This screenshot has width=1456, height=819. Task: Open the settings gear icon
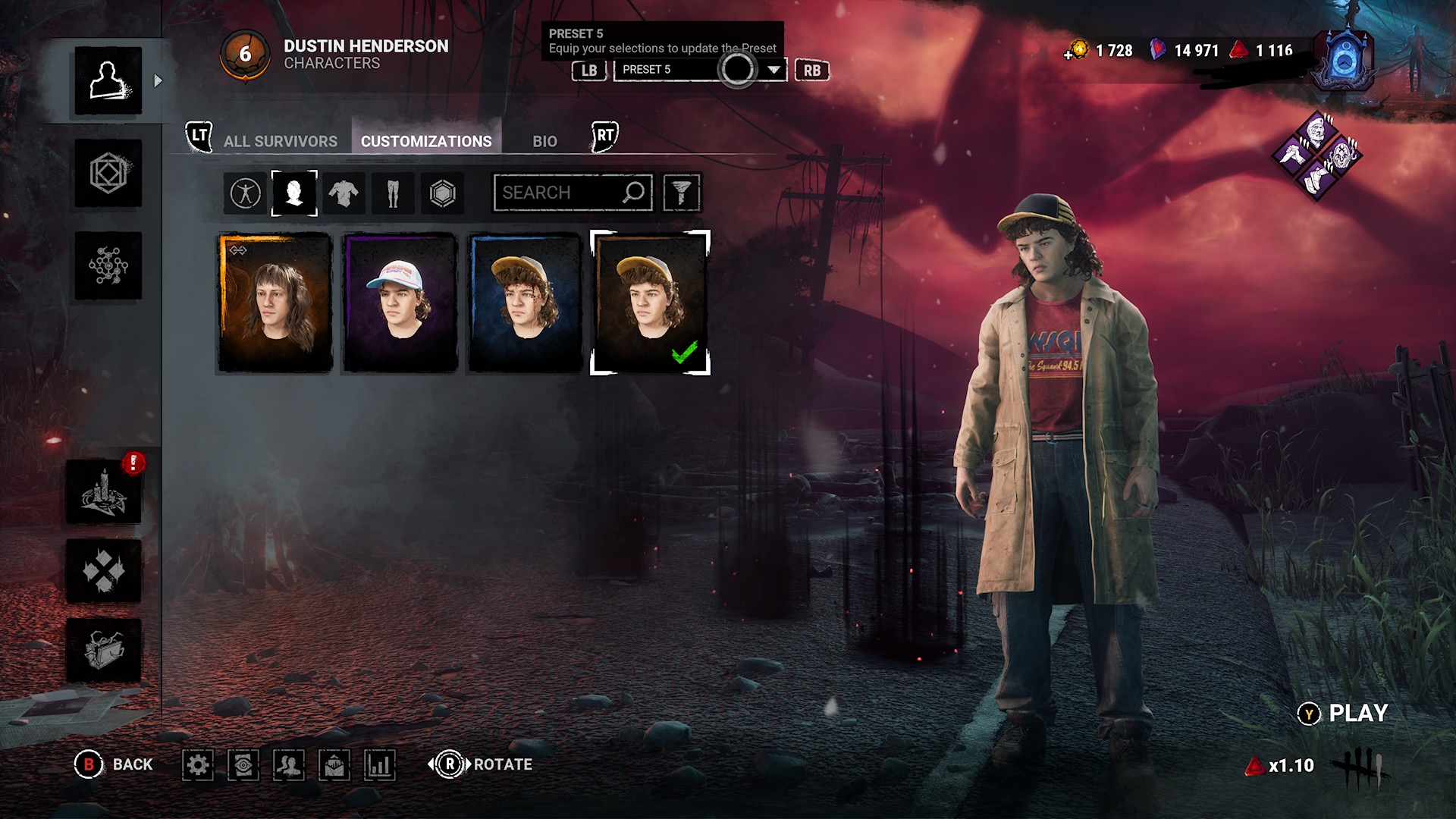coord(198,764)
